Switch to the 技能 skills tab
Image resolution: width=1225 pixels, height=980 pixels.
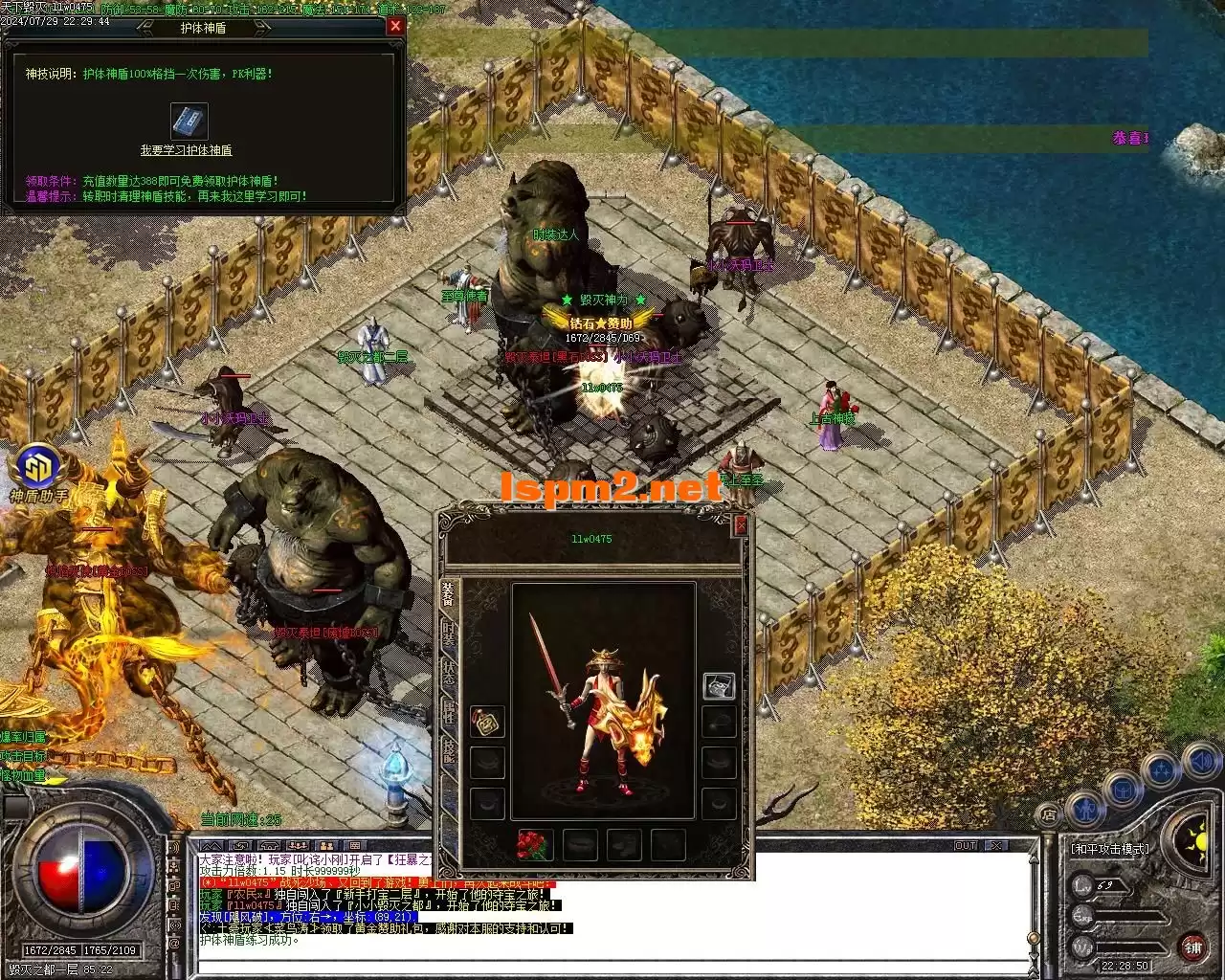coord(449,749)
